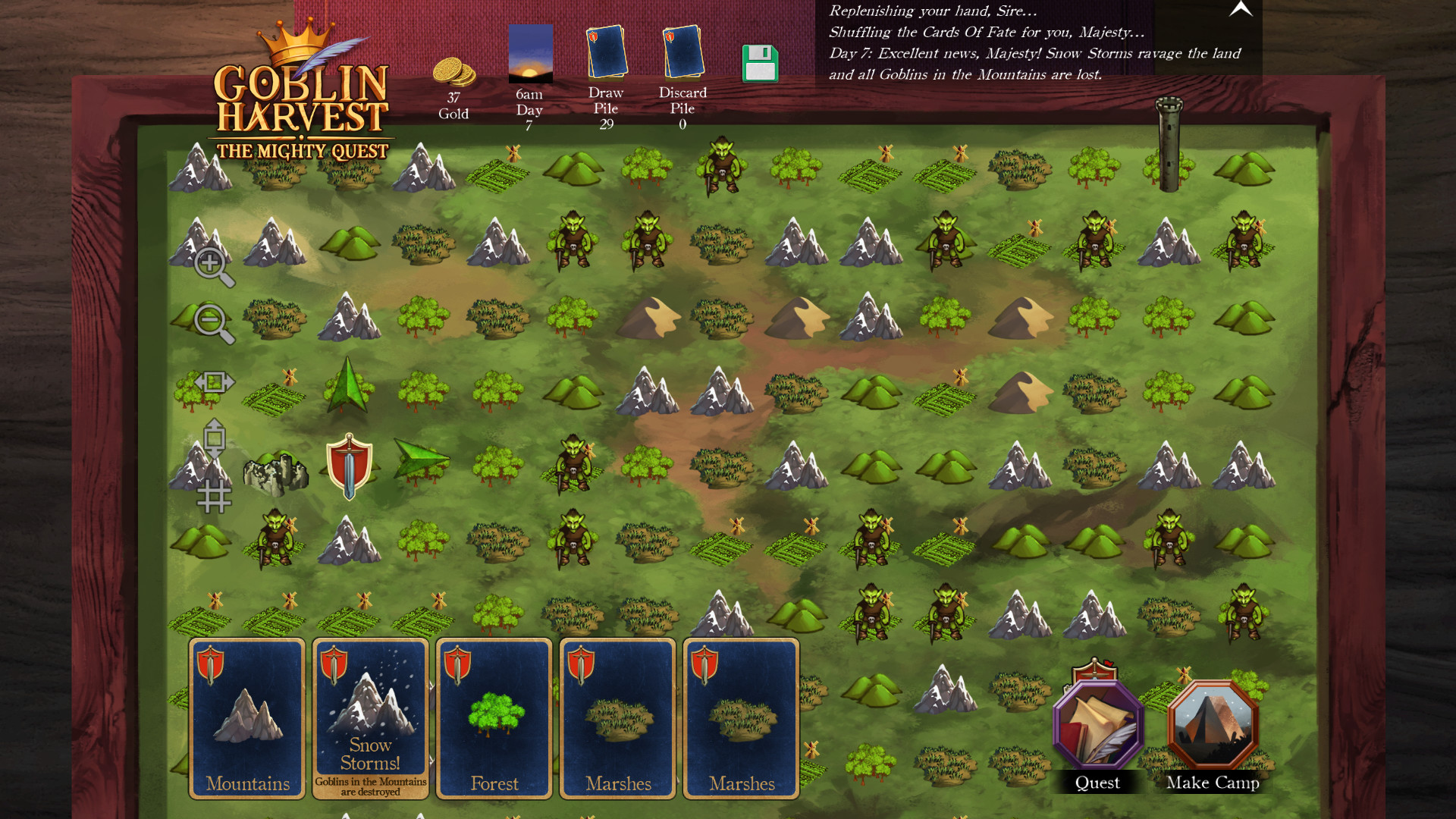Viewport: 1456px width, 819px height.
Task: Toggle vertical map stretch
Action: 213,442
